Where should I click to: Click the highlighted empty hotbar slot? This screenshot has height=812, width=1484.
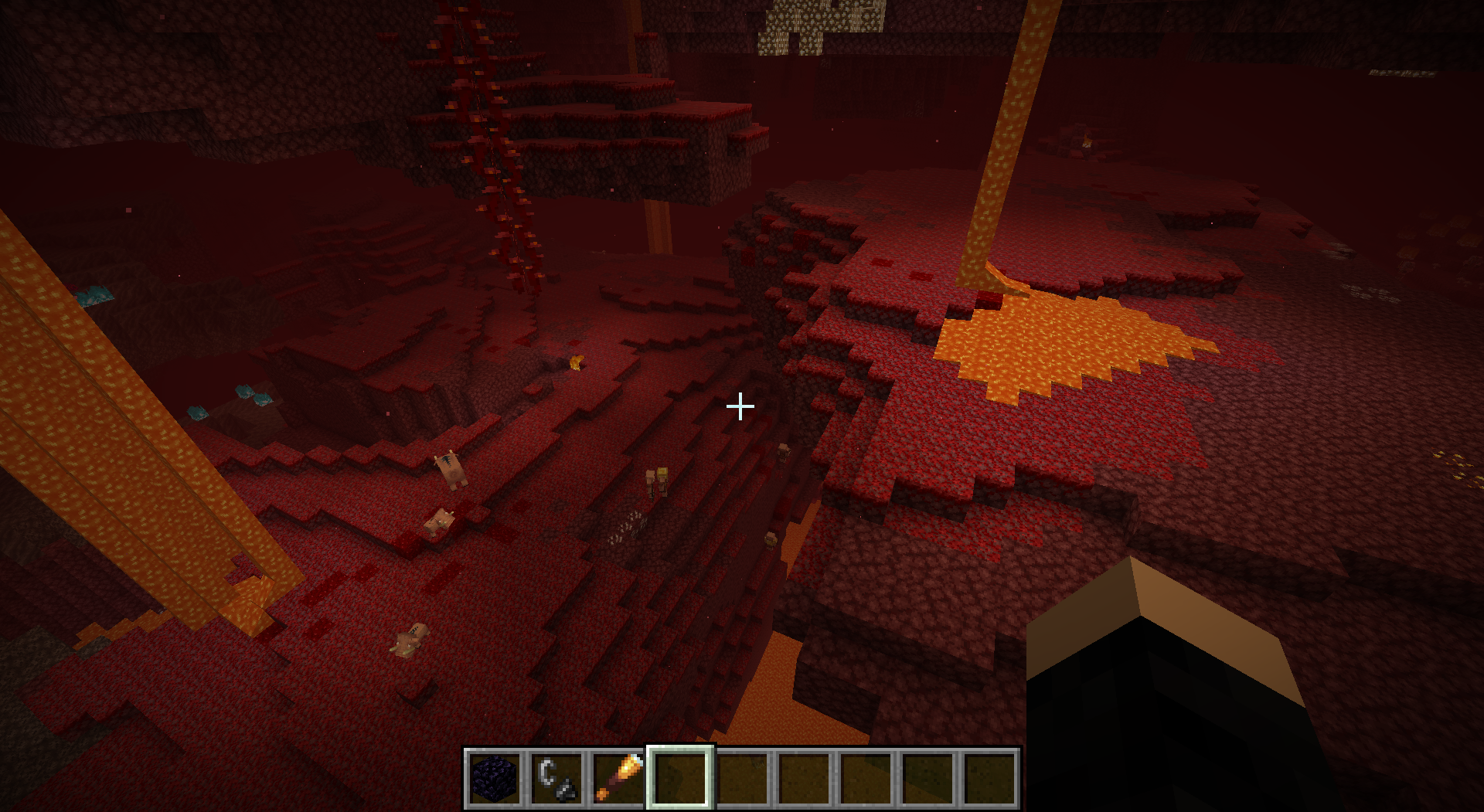pos(680,777)
